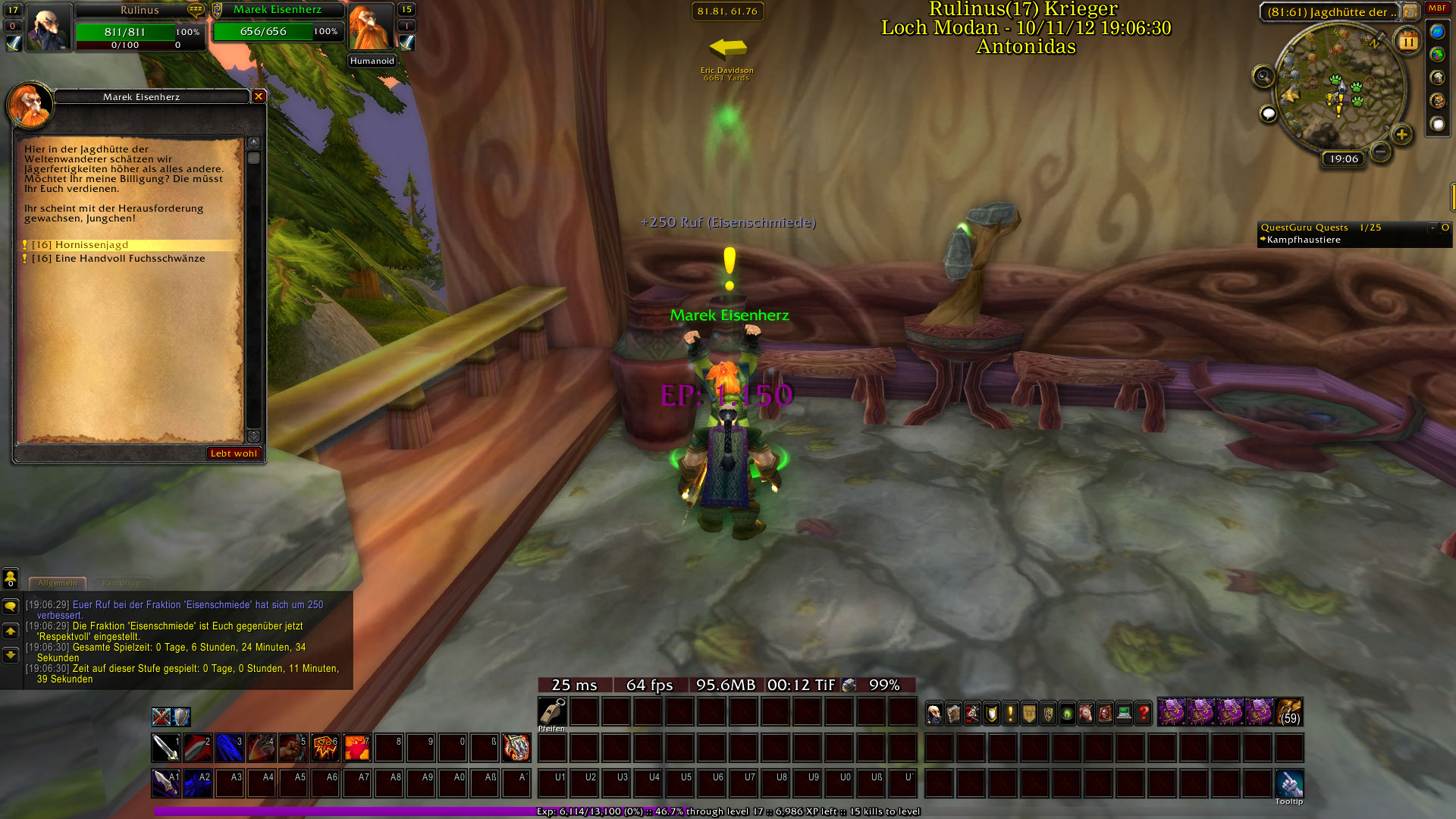This screenshot has height=819, width=1456.
Task: Activate the sword ability in slot 1
Action: click(x=165, y=748)
